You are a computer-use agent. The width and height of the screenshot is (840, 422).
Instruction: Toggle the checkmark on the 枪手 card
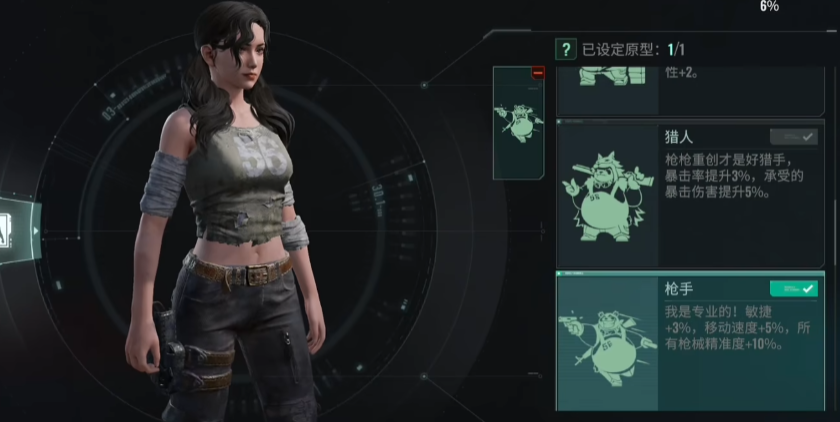click(793, 288)
